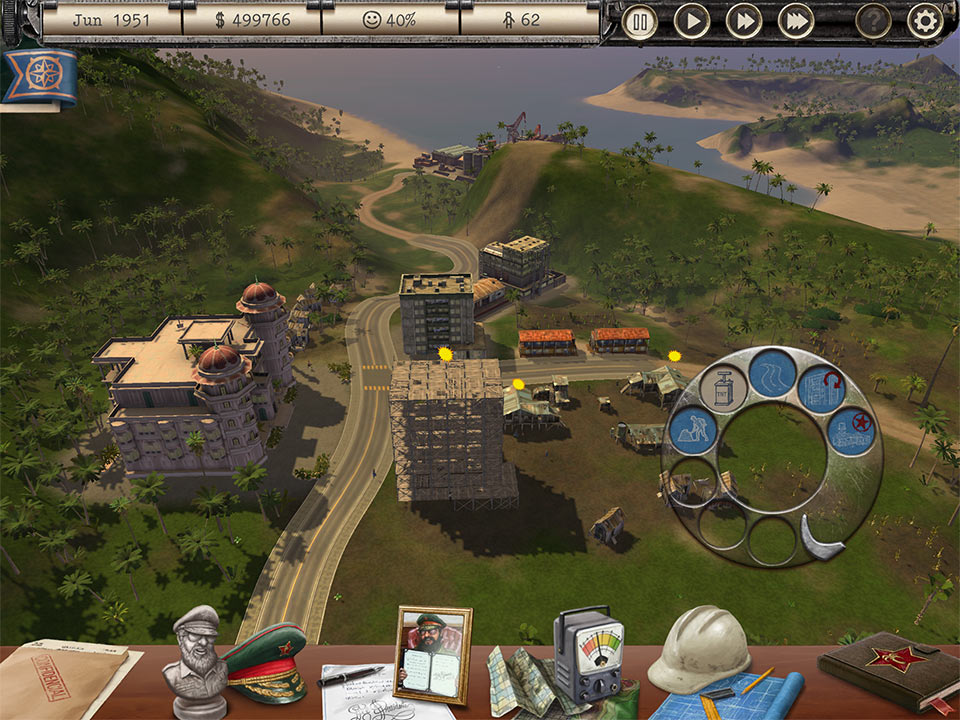Open help with the question mark button
This screenshot has height=720, width=960.
tap(873, 21)
